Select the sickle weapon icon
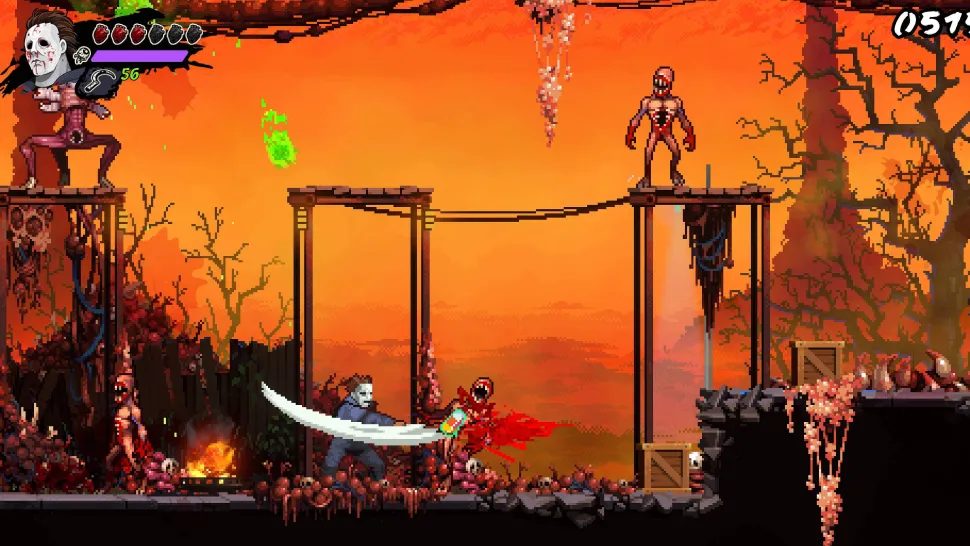 coord(102,77)
